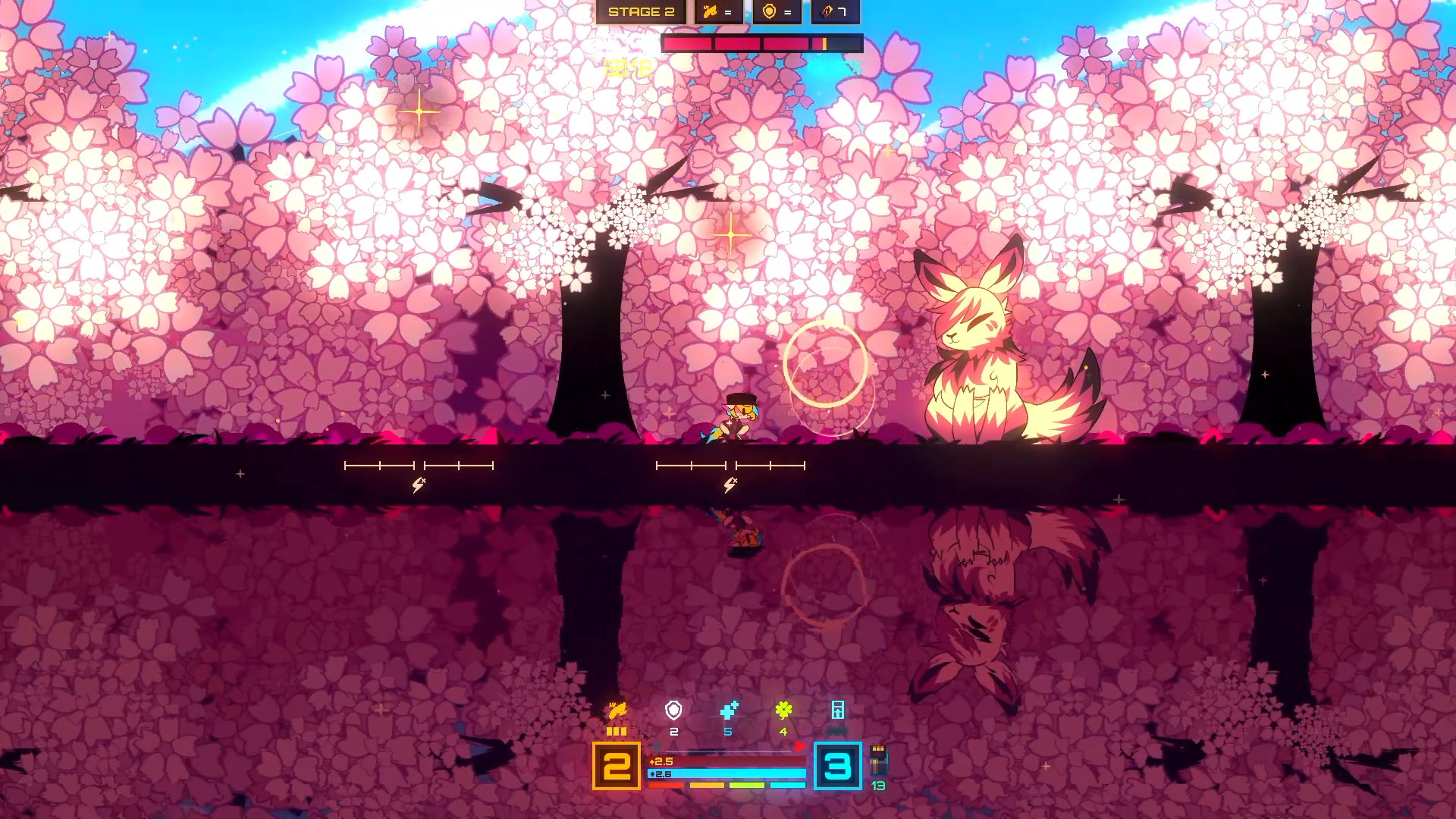
Task: Select the white shield icon labeled 2
Action: 673,711
